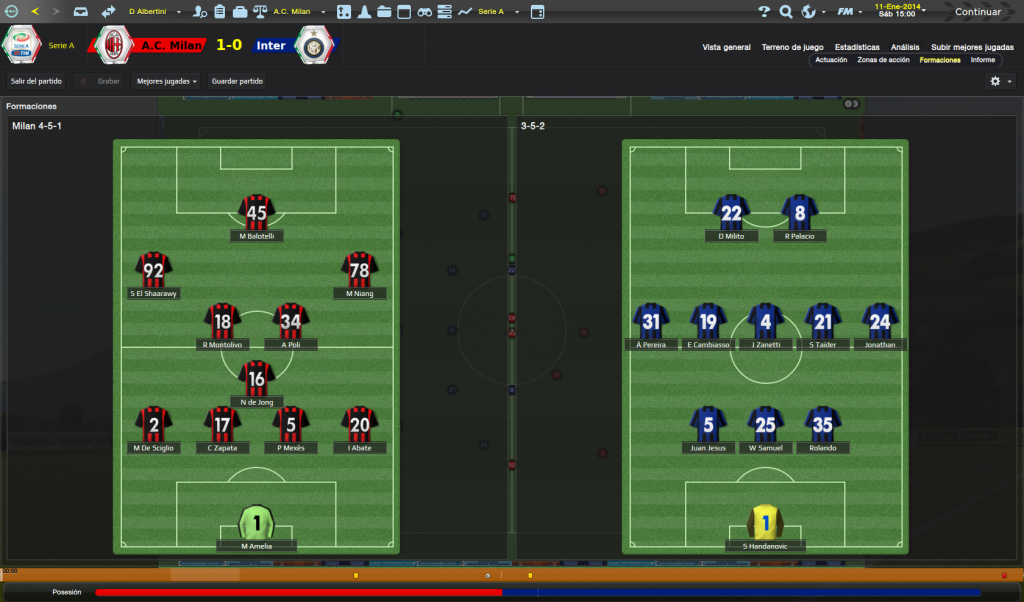Select J Zanetti number 4 shirt

click(766, 322)
